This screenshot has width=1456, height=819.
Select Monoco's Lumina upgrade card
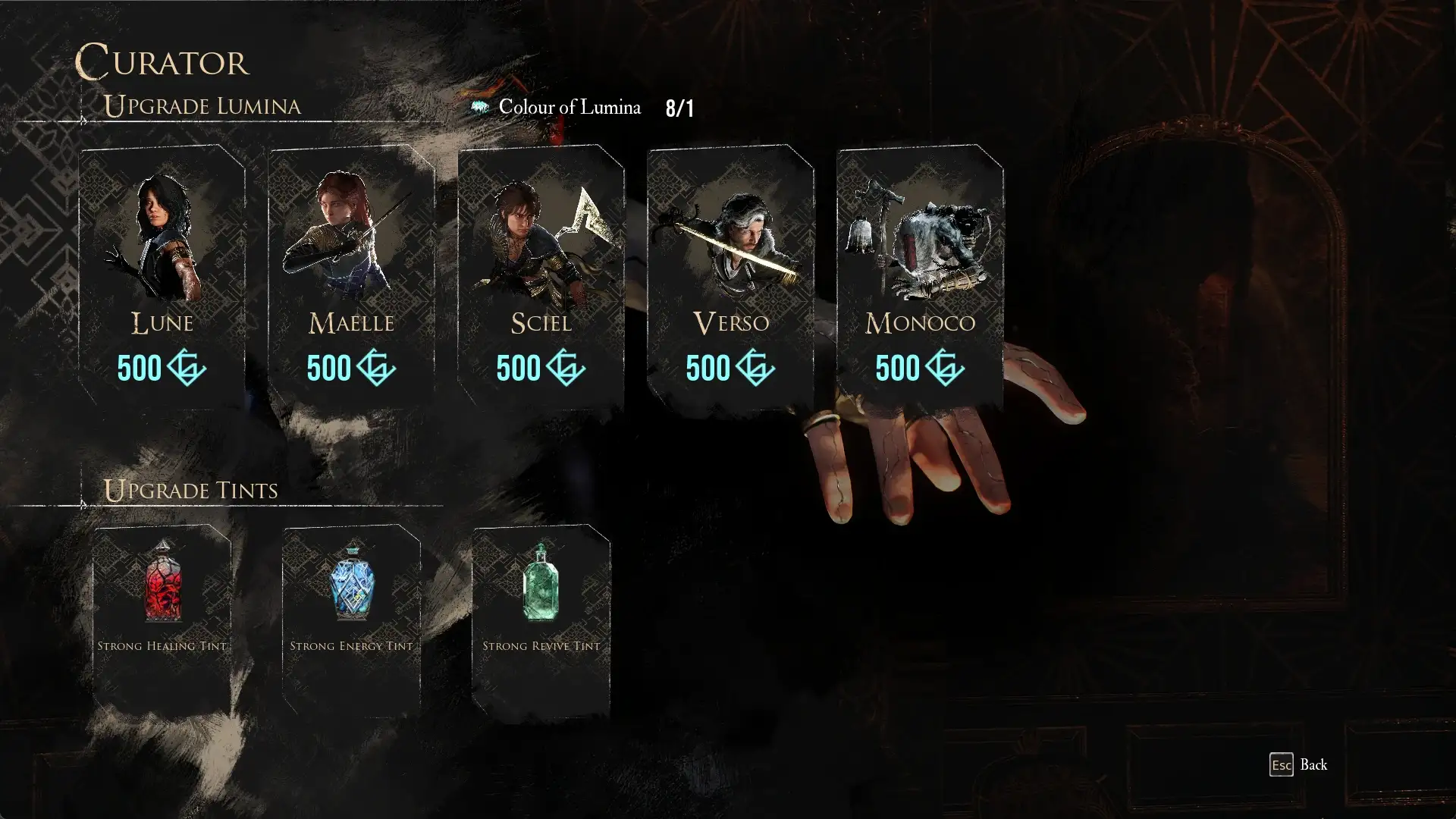[x=920, y=277]
